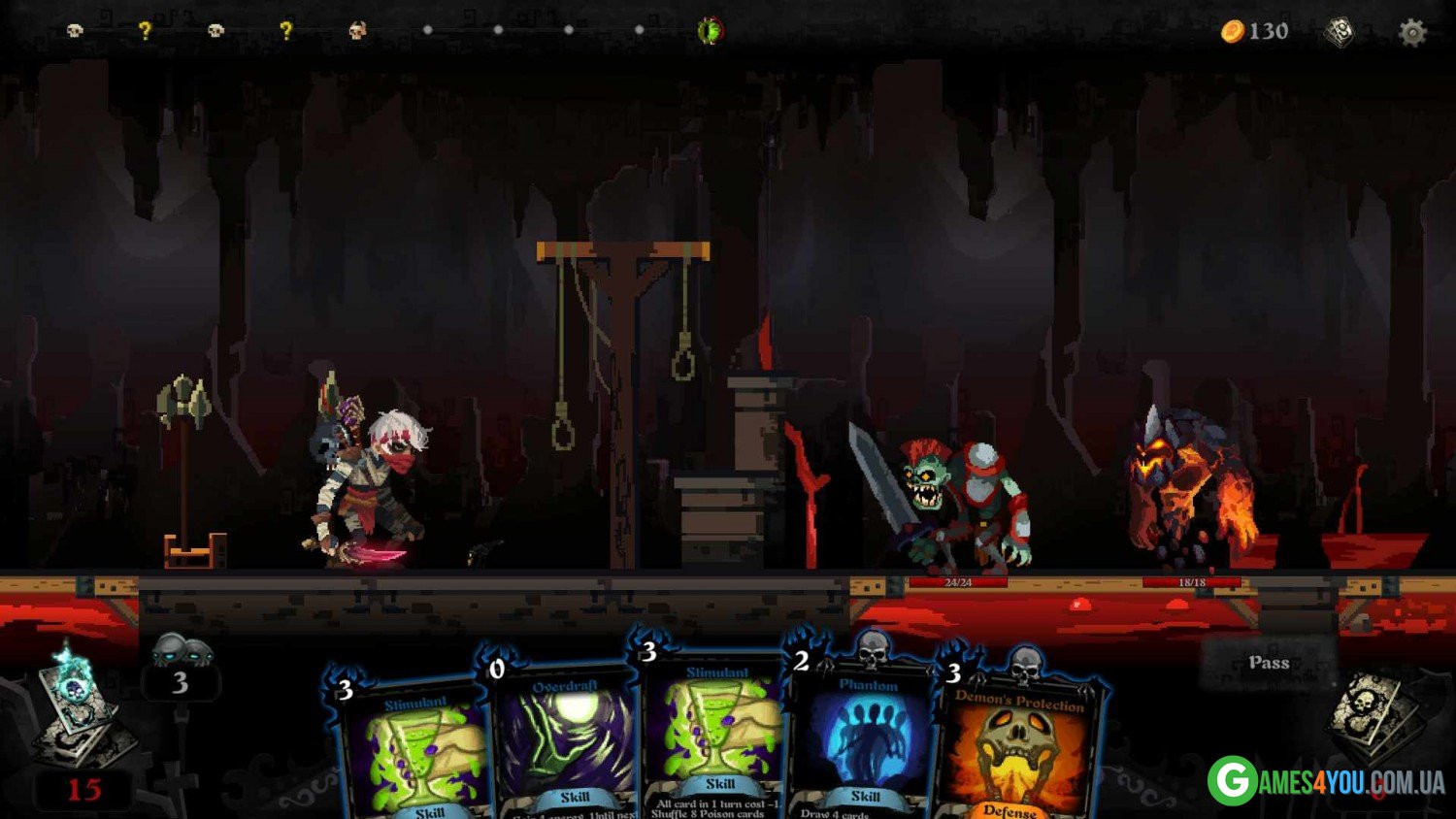The image size is (1456, 819).
Task: Open the settings gear menu
Action: 1412,33
